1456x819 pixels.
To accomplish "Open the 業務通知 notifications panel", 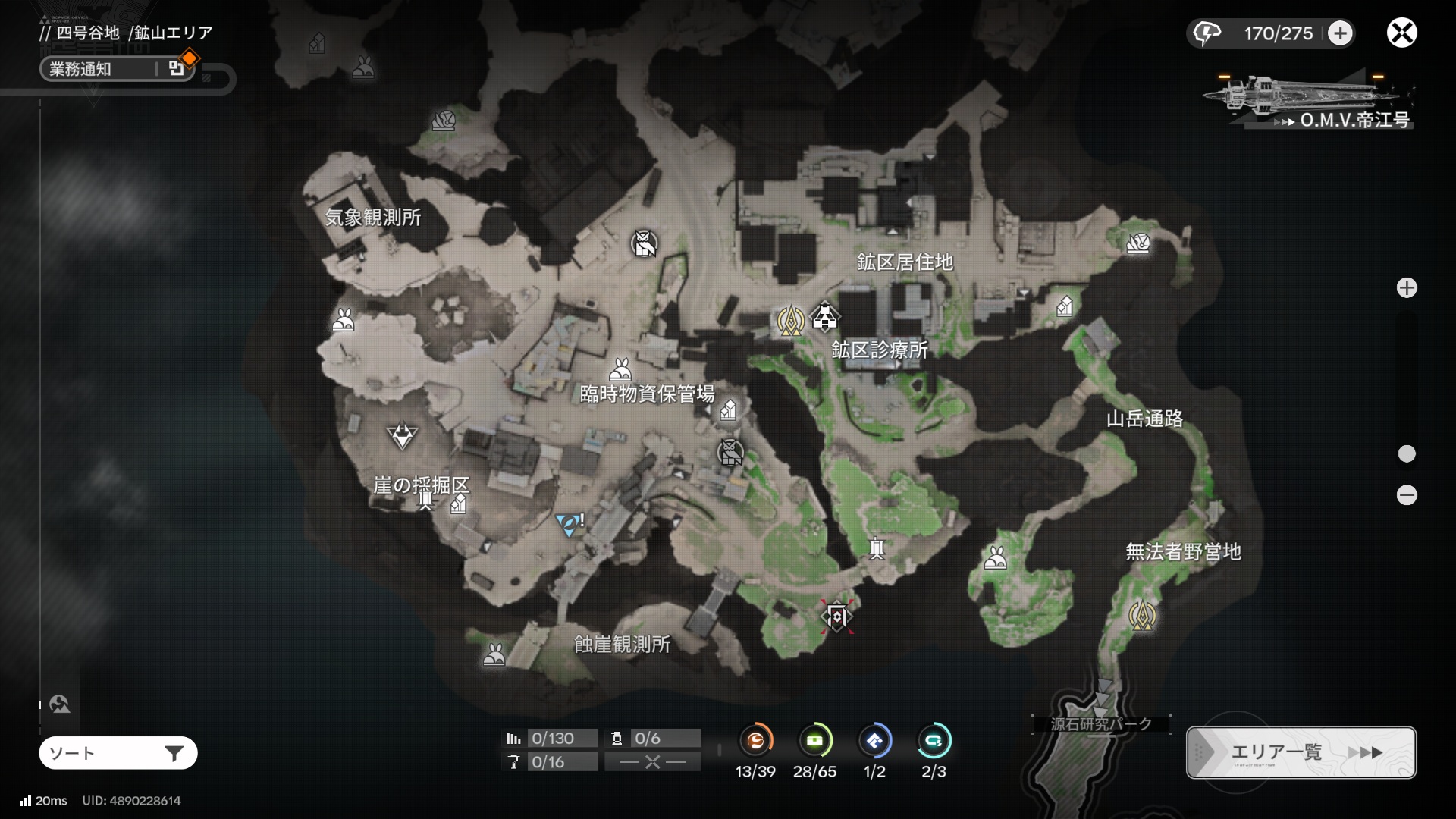I will (118, 69).
